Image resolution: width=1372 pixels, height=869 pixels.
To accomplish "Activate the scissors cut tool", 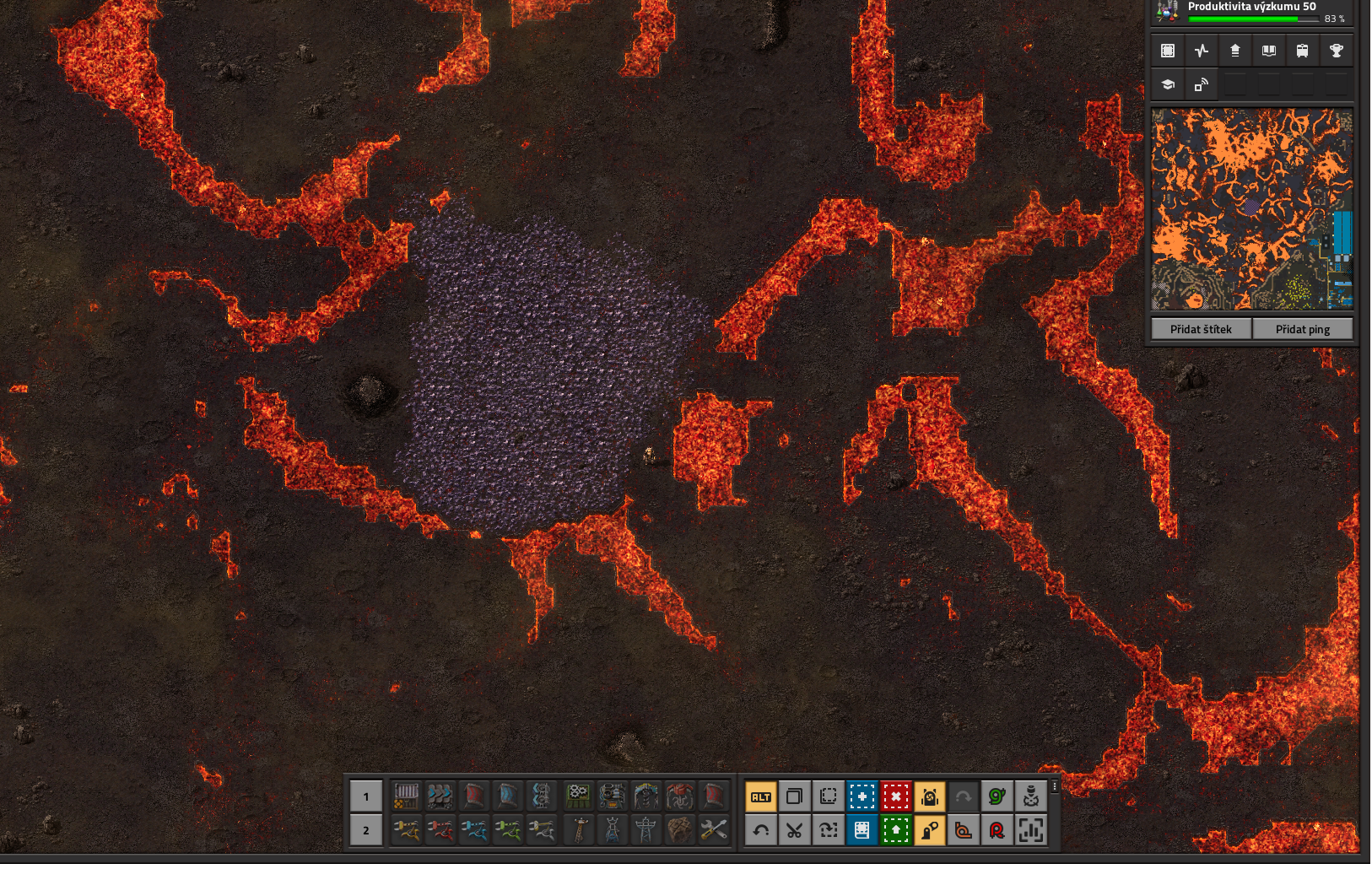I will click(795, 830).
